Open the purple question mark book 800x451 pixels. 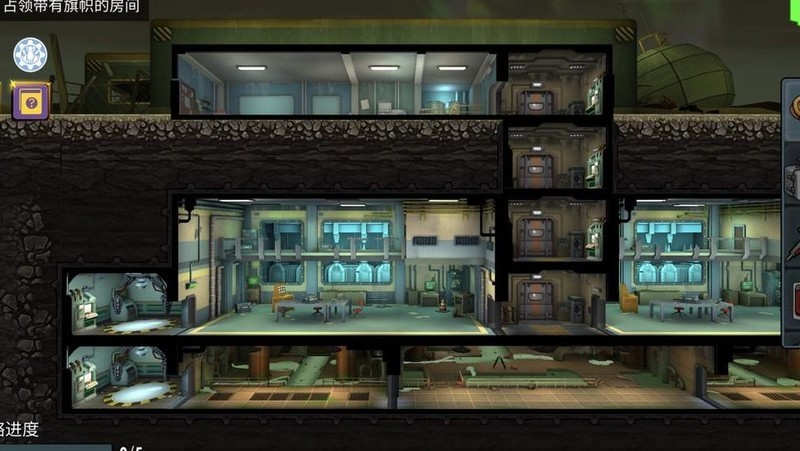click(30, 101)
